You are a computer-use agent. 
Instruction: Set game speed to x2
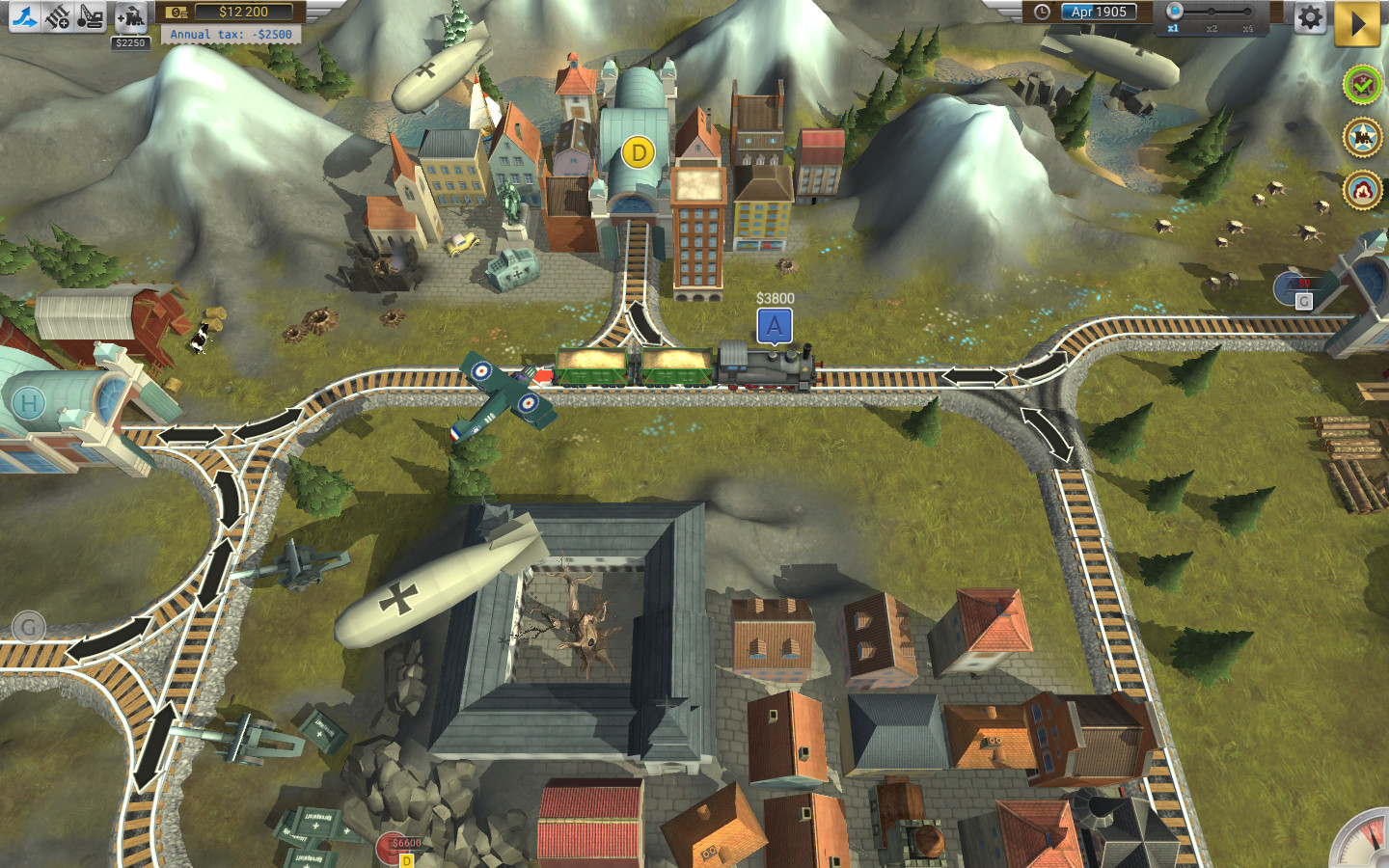[1212, 12]
